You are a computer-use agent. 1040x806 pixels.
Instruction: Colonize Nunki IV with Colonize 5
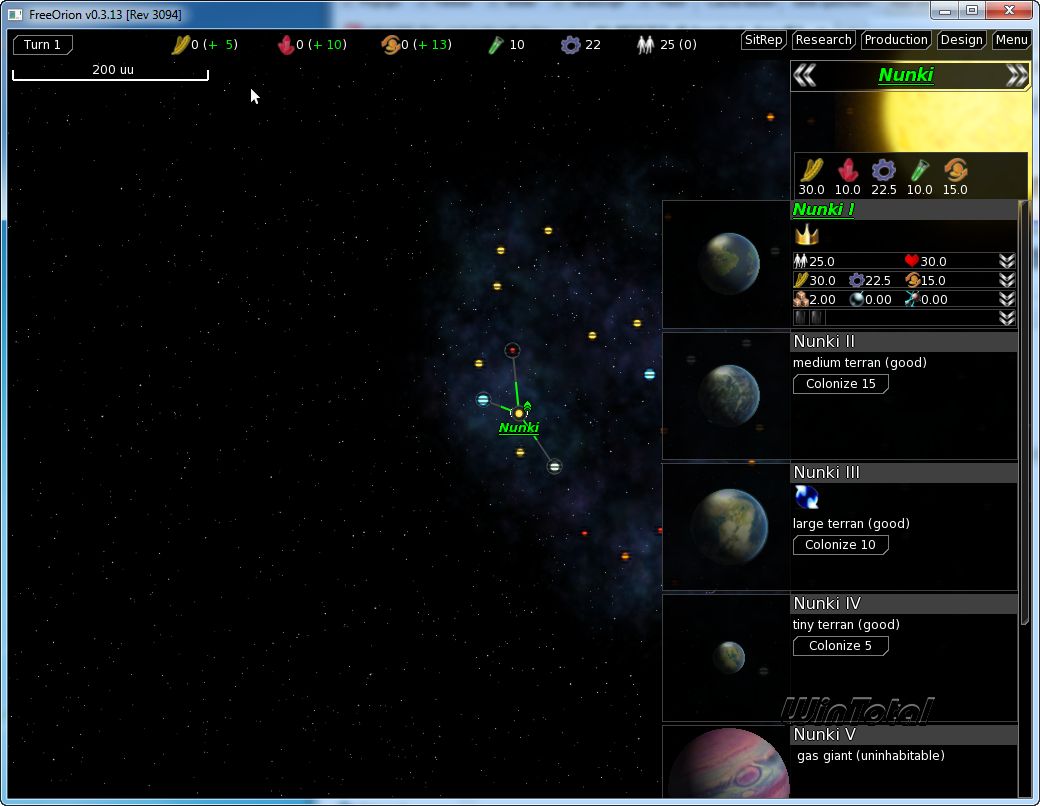tap(840, 646)
